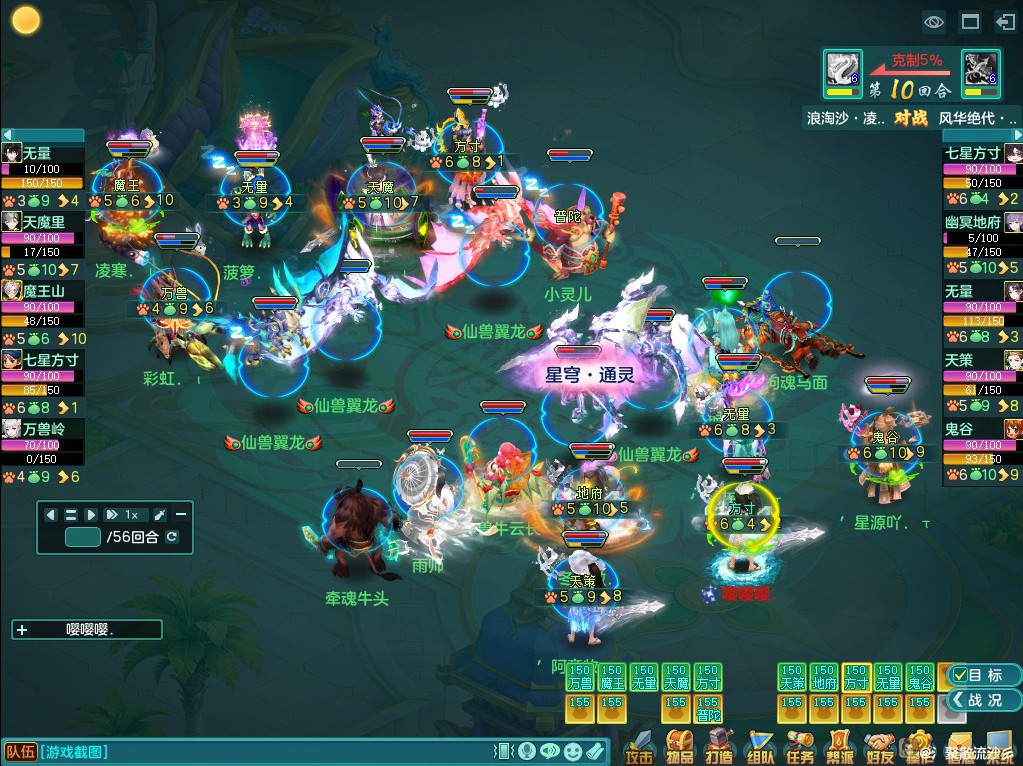Open the 物品 items chest
The height and width of the screenshot is (766, 1023).
point(680,747)
